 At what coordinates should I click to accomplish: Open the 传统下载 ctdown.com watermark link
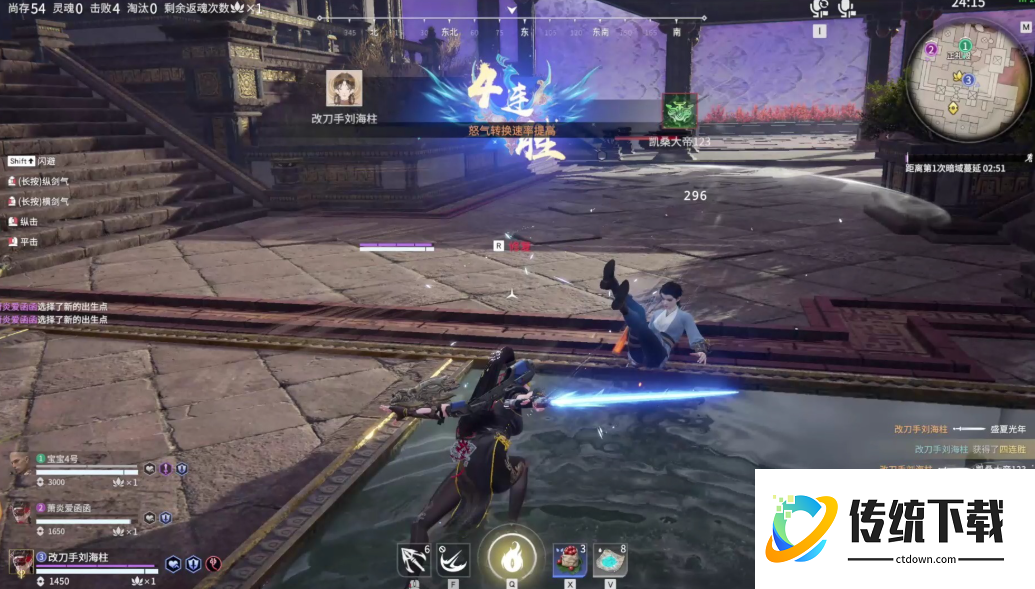pyautogui.click(x=894, y=528)
